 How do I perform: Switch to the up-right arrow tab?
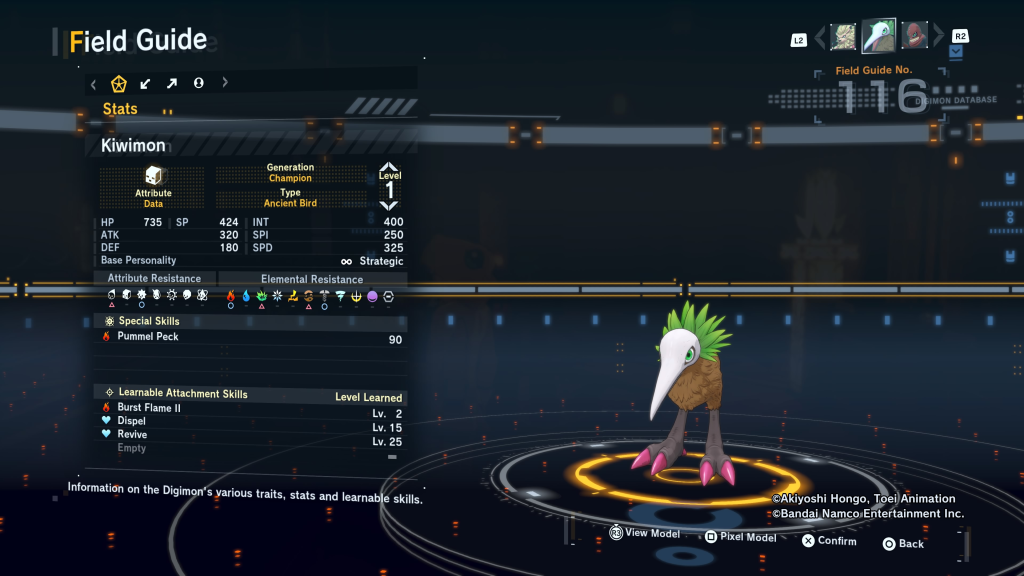(x=172, y=83)
